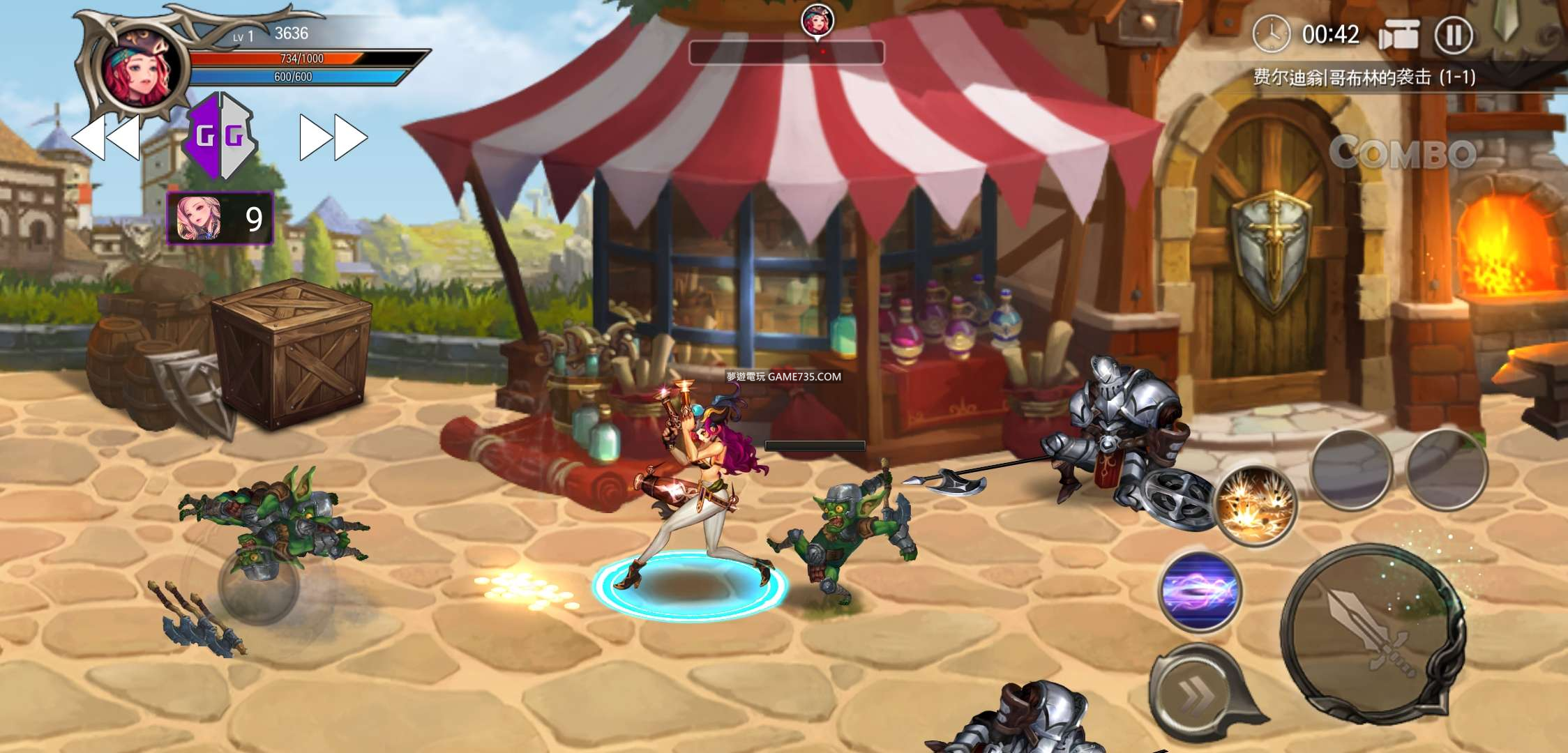
Task: Touch the virtual movement joystick
Action: (258, 586)
